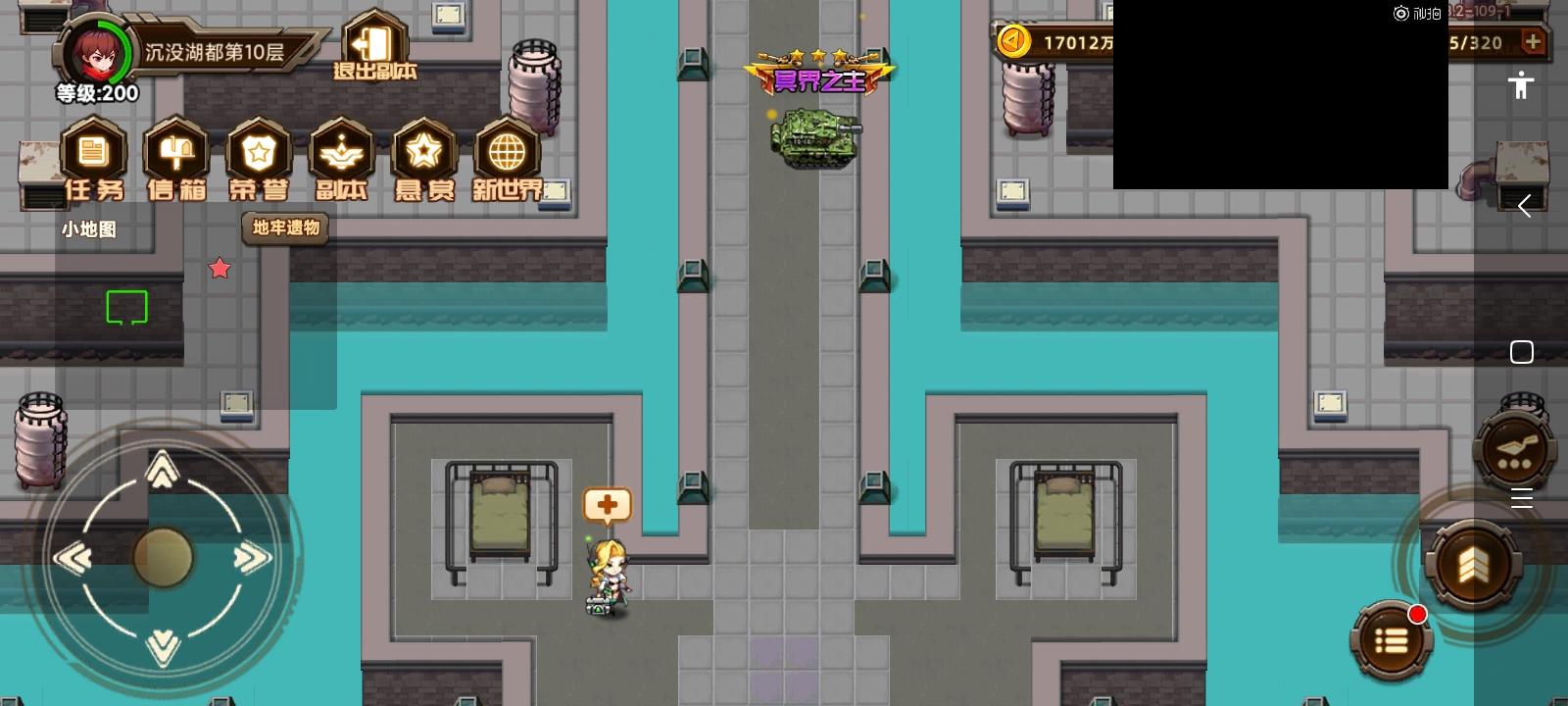Tap the three-line menu on the right edge
This screenshot has height=706, width=1568.
point(1522,499)
